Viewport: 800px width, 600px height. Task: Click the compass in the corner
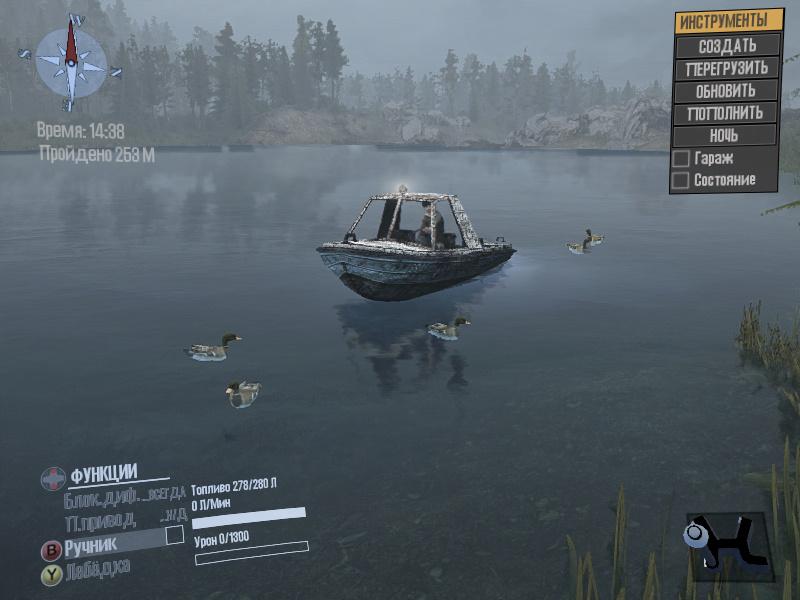[71, 63]
